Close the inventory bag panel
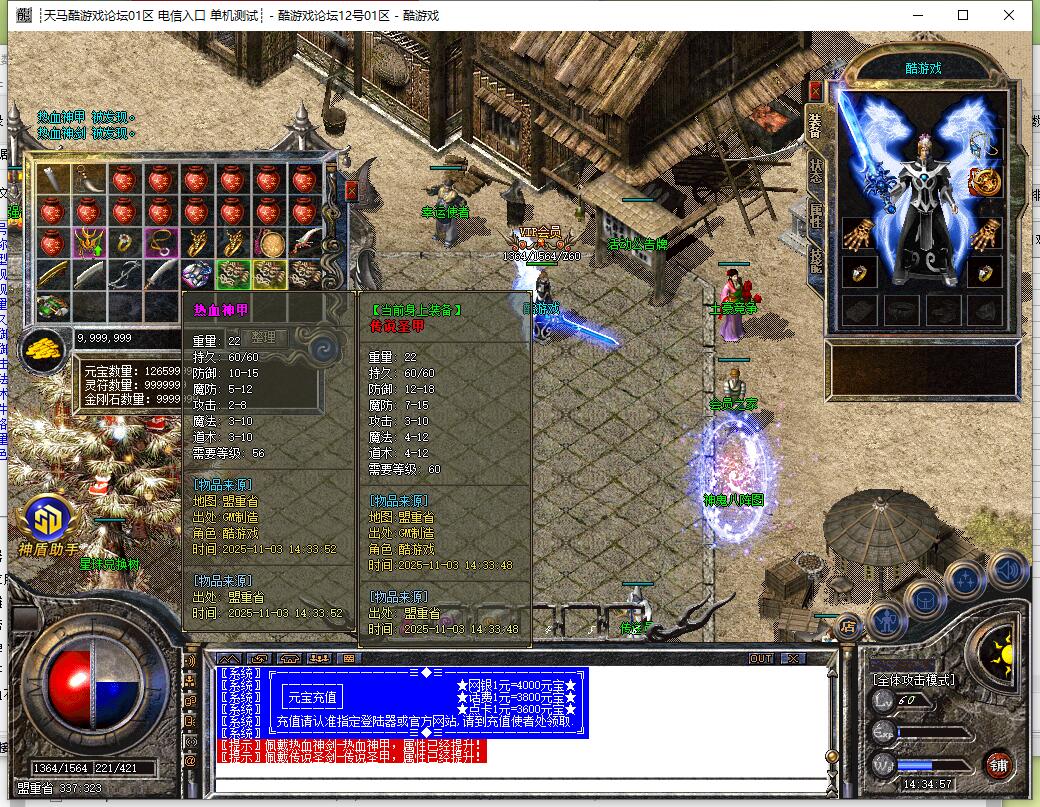This screenshot has width=1040, height=807. click(x=351, y=190)
